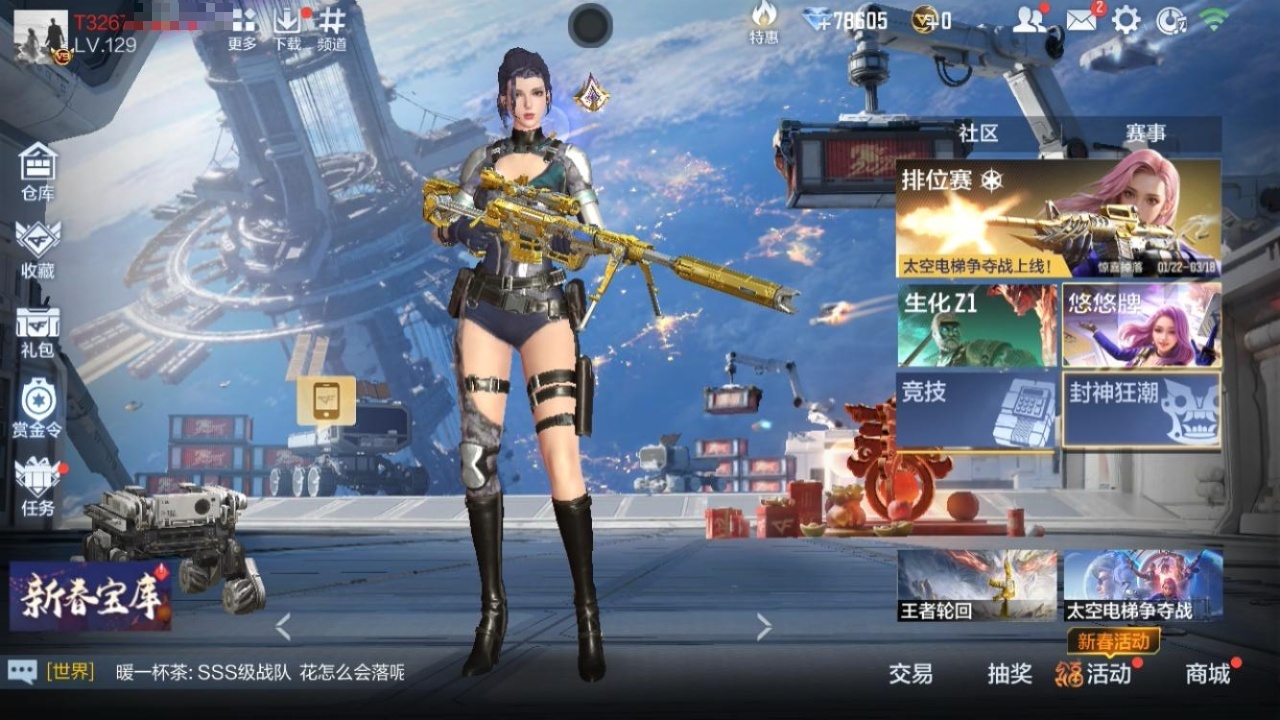The image size is (1280, 720).
Task: Open the 仓库 warehouse menu
Action: point(38,172)
